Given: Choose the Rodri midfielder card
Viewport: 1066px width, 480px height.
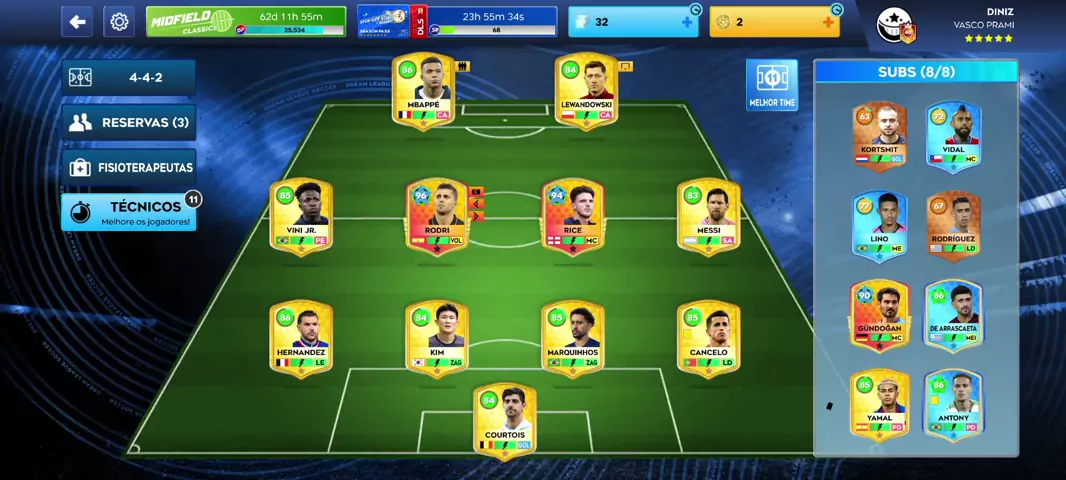Looking at the screenshot, I should tap(437, 216).
